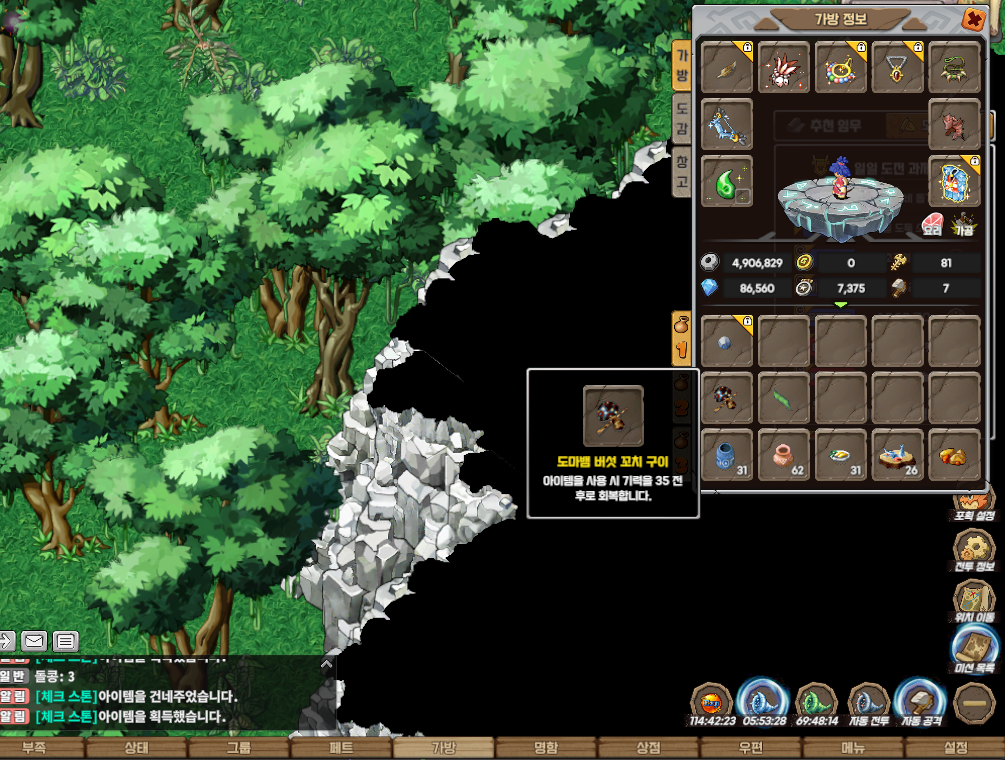This screenshot has height=760, width=1005.
Task: Open the 설정 settings menu
Action: [x=956, y=748]
